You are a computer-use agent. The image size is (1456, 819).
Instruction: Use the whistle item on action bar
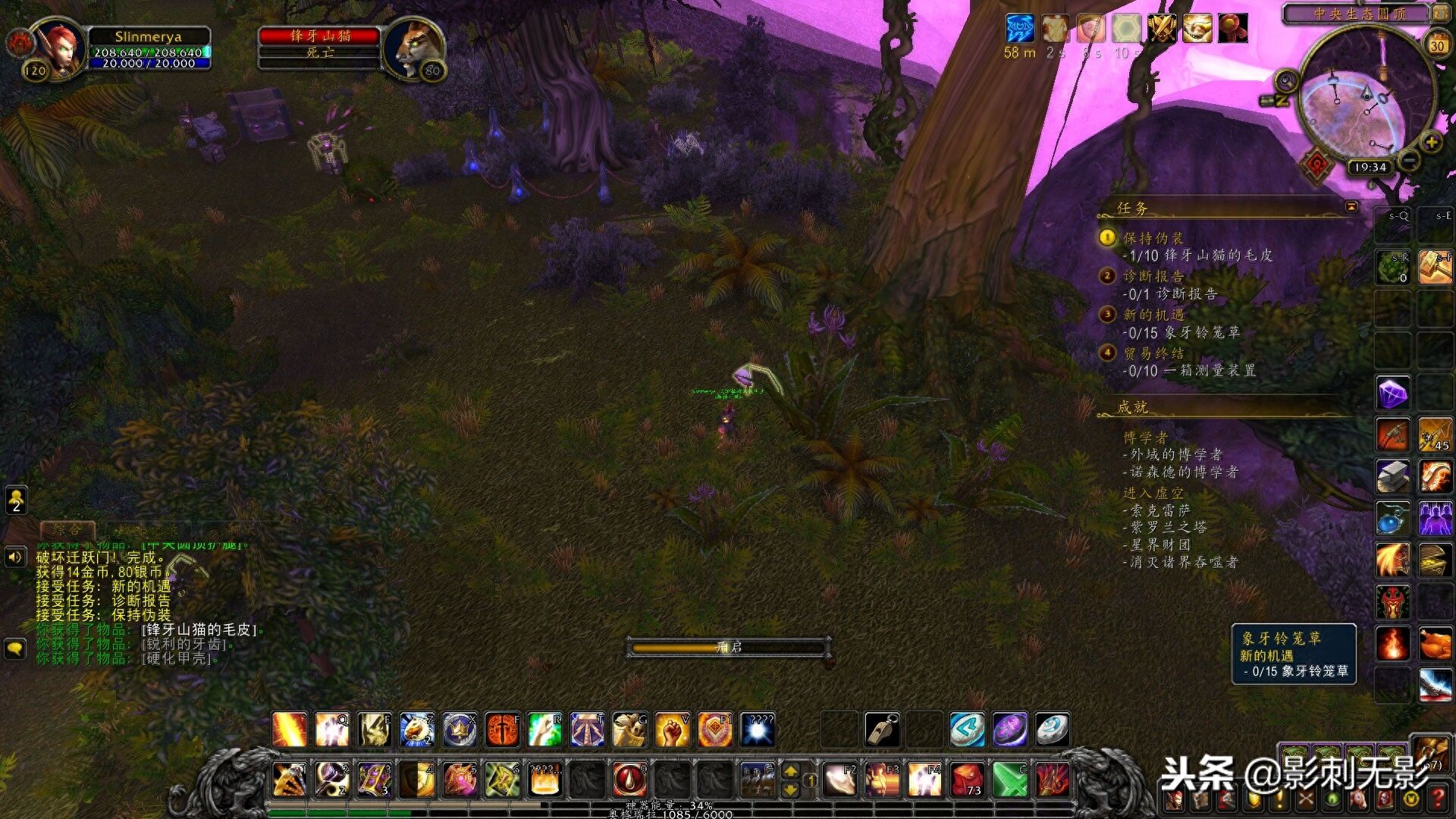click(882, 730)
